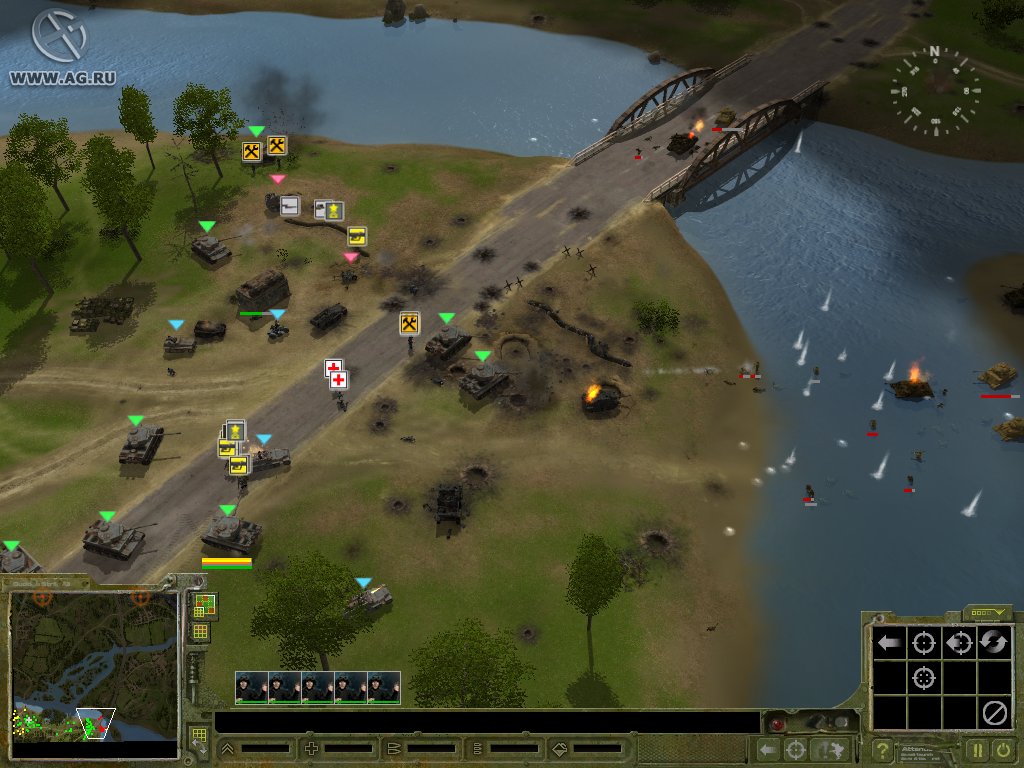Click the bottom bar crosshair button

[796, 749]
